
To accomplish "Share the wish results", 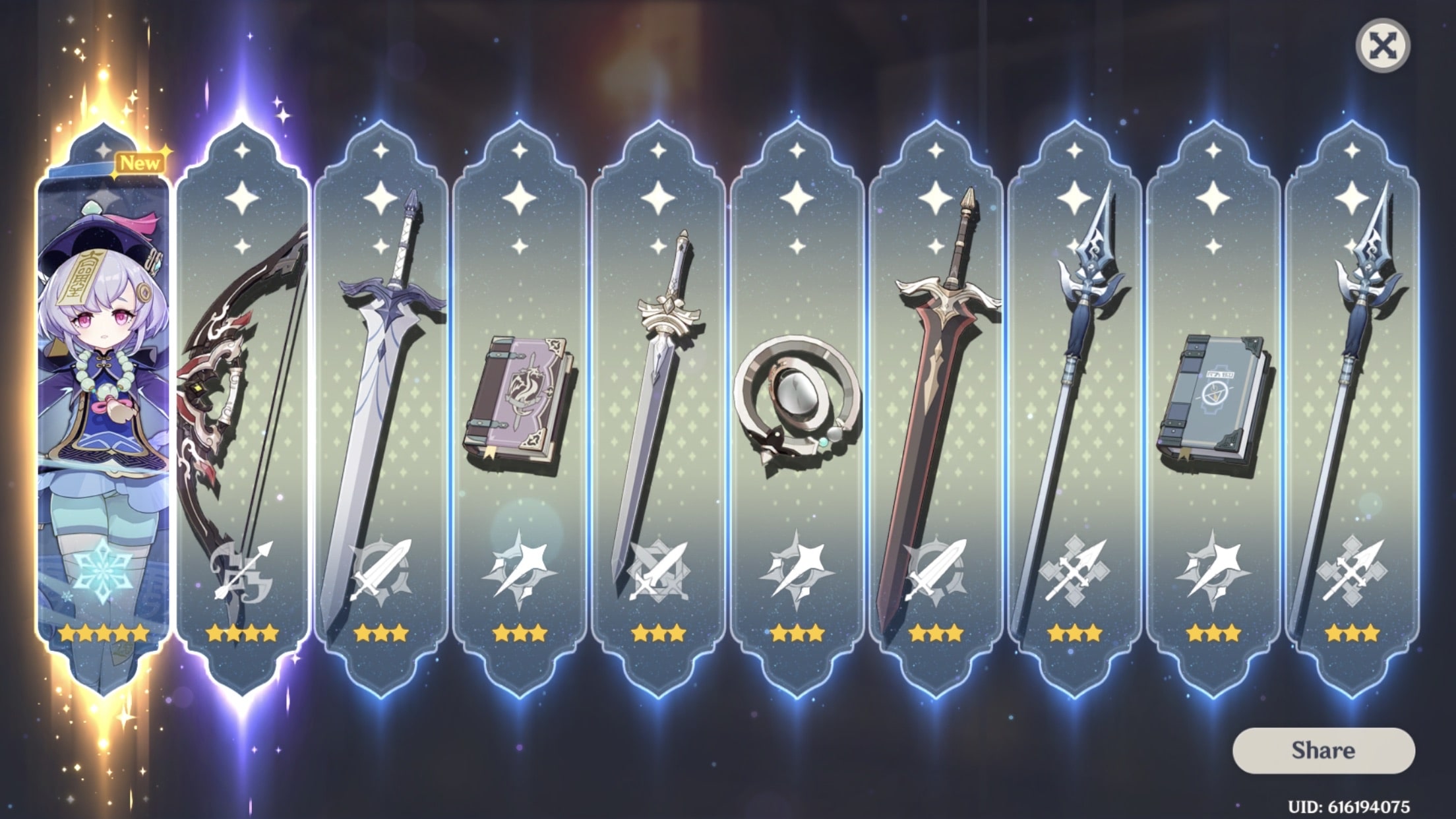I will pos(1323,750).
